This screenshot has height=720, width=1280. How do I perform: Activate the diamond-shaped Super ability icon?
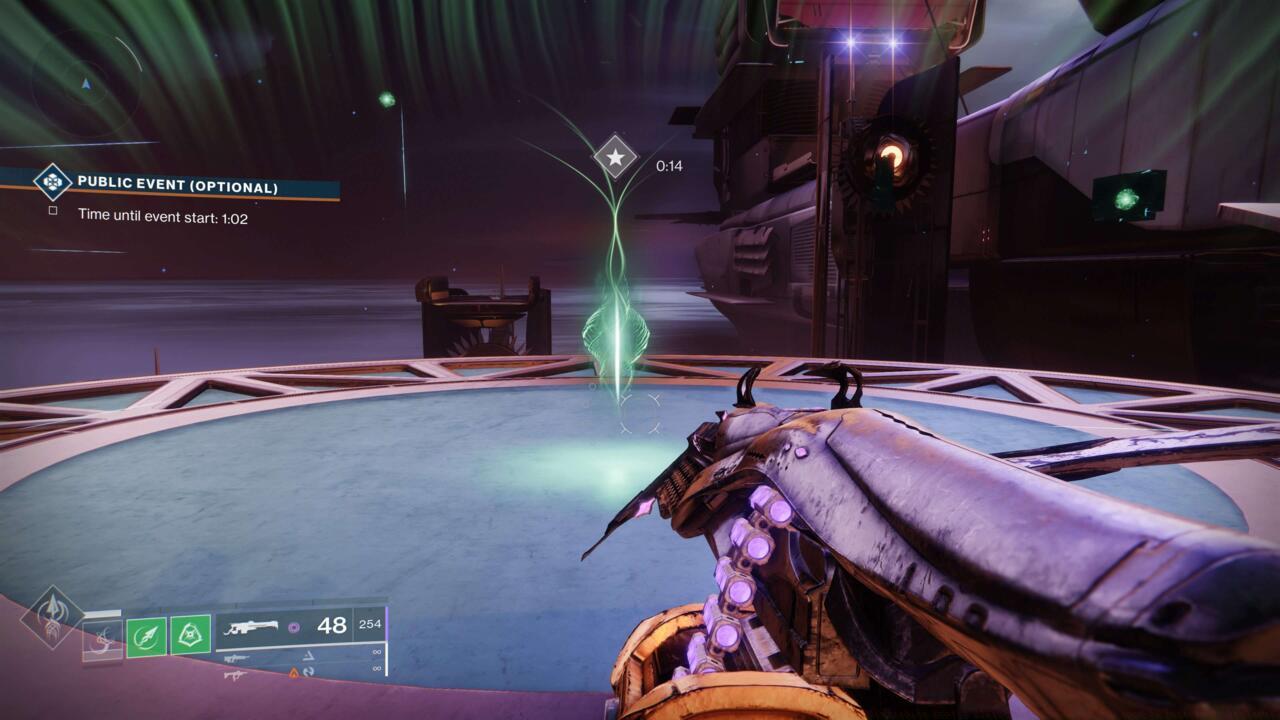point(51,617)
